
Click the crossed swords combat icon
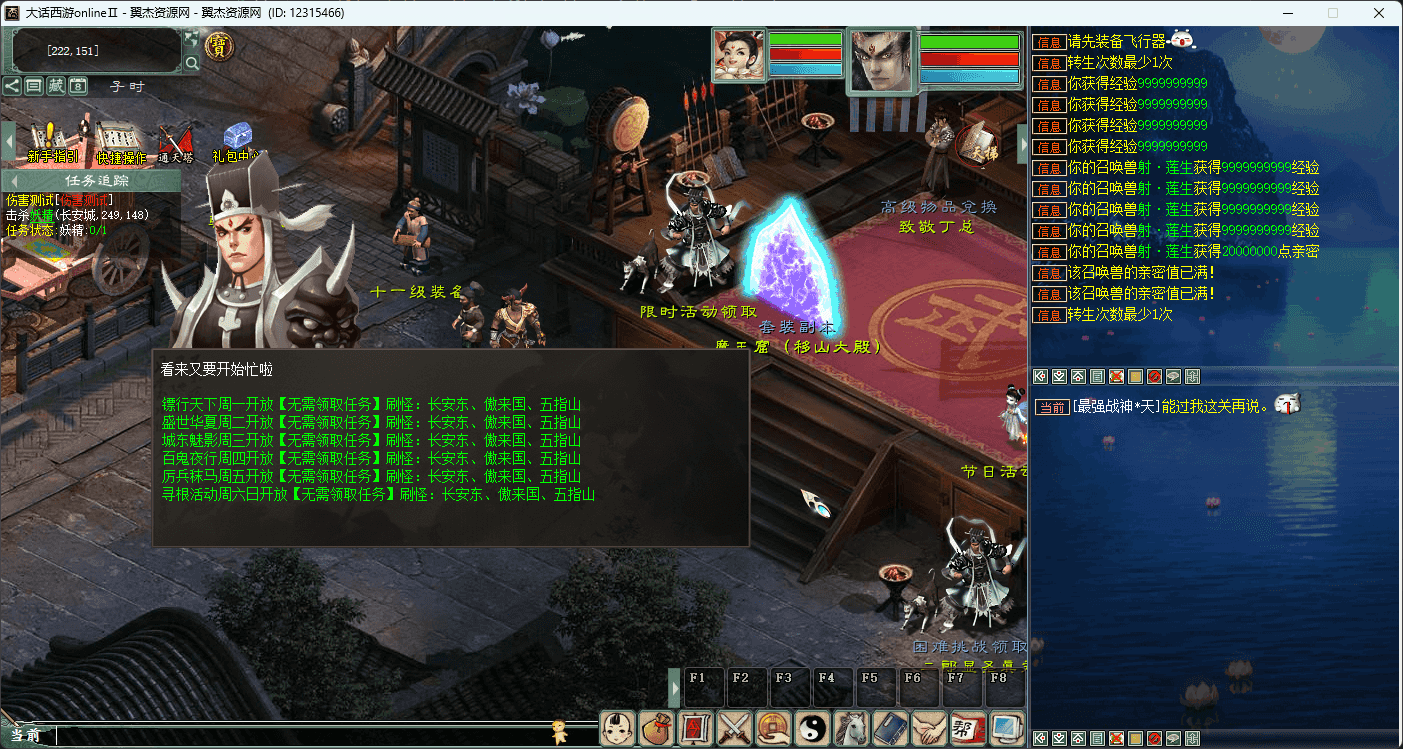(x=735, y=727)
